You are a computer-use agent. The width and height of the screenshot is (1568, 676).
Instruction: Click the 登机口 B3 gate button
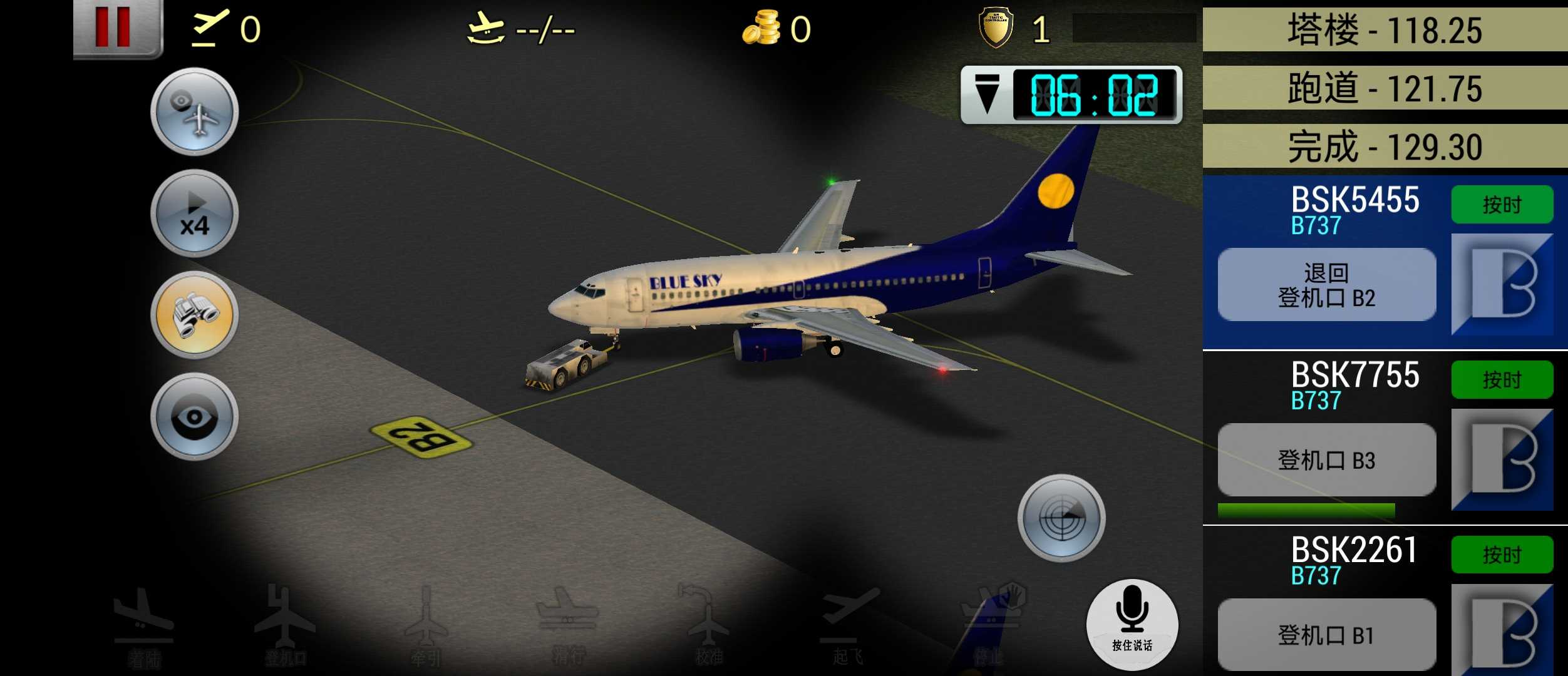click(x=1326, y=460)
